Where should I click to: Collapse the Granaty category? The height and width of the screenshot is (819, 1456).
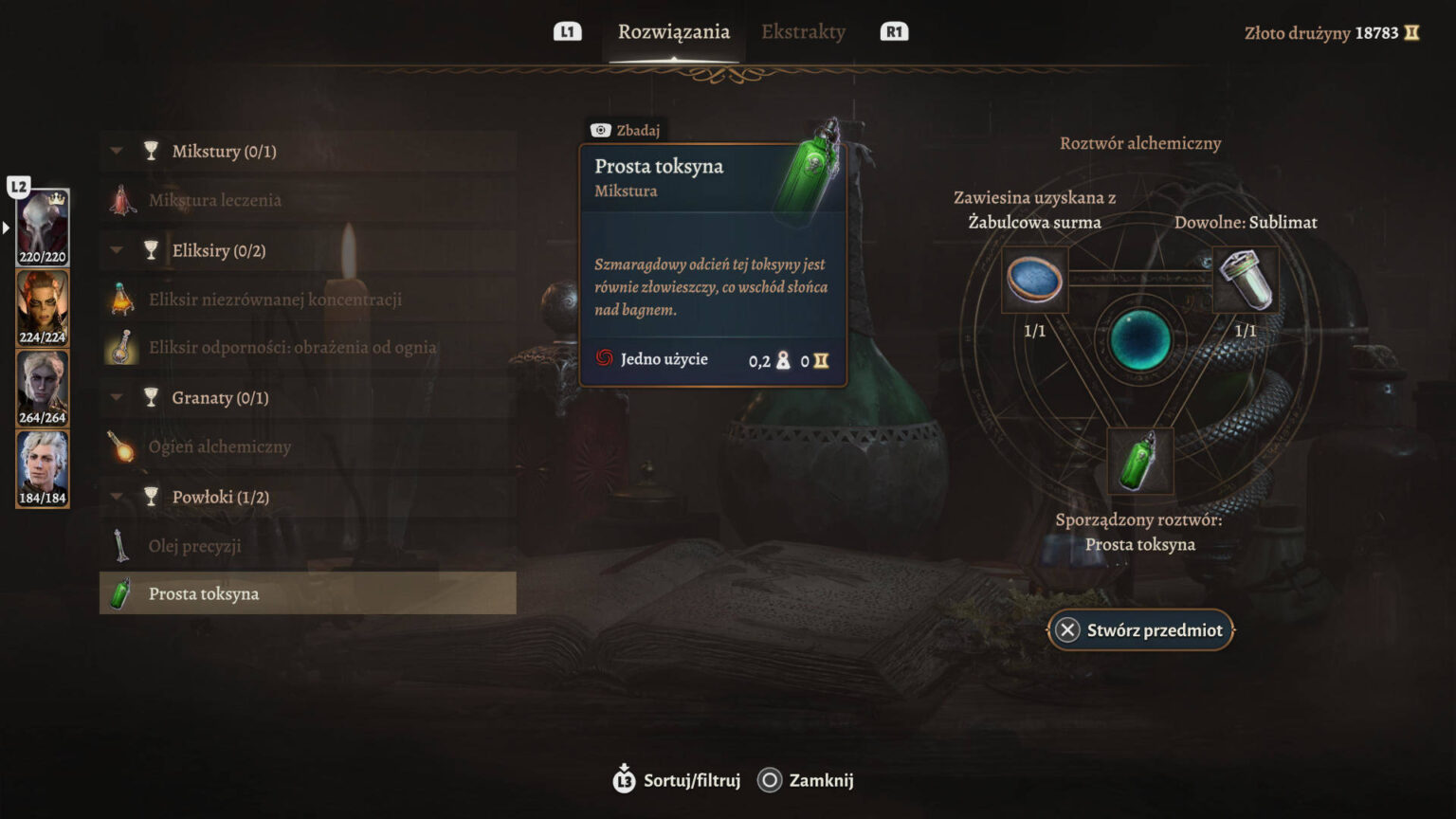pyautogui.click(x=116, y=397)
